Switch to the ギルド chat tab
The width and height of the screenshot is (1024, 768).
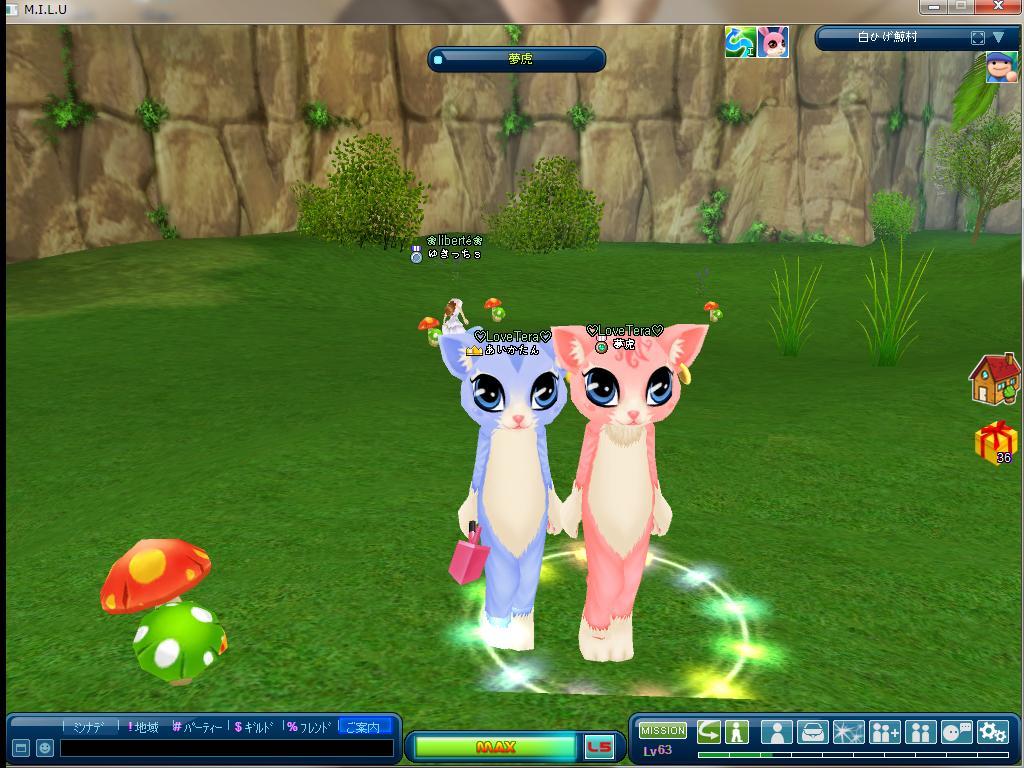click(x=254, y=727)
